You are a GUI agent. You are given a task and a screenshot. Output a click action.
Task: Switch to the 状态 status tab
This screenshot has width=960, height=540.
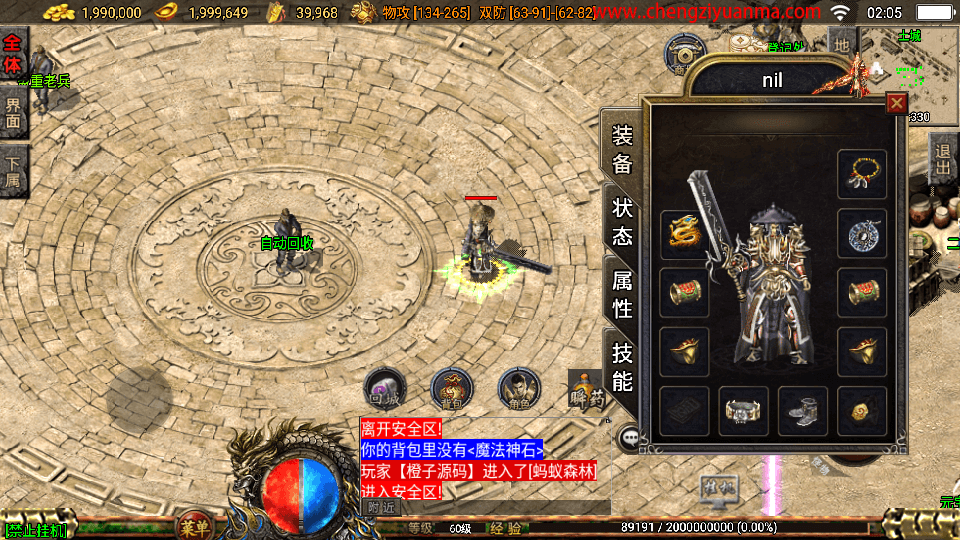(x=622, y=221)
